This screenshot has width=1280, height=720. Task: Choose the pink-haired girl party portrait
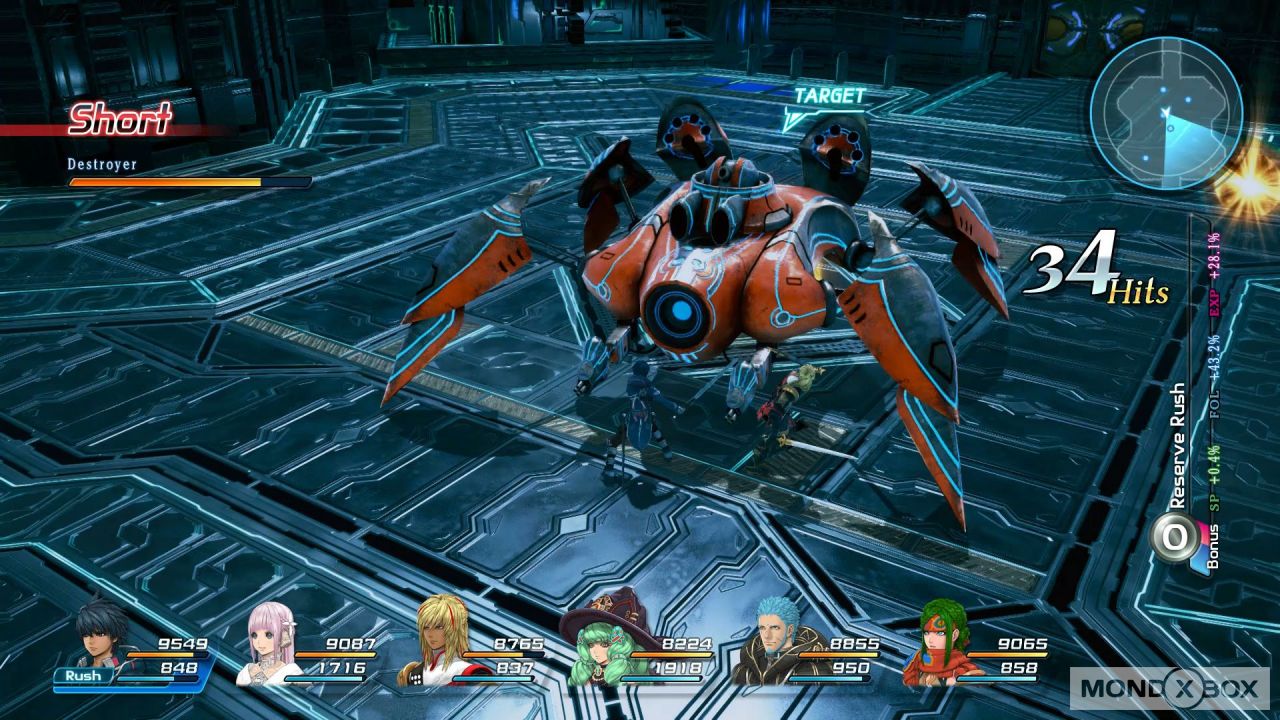point(273,639)
